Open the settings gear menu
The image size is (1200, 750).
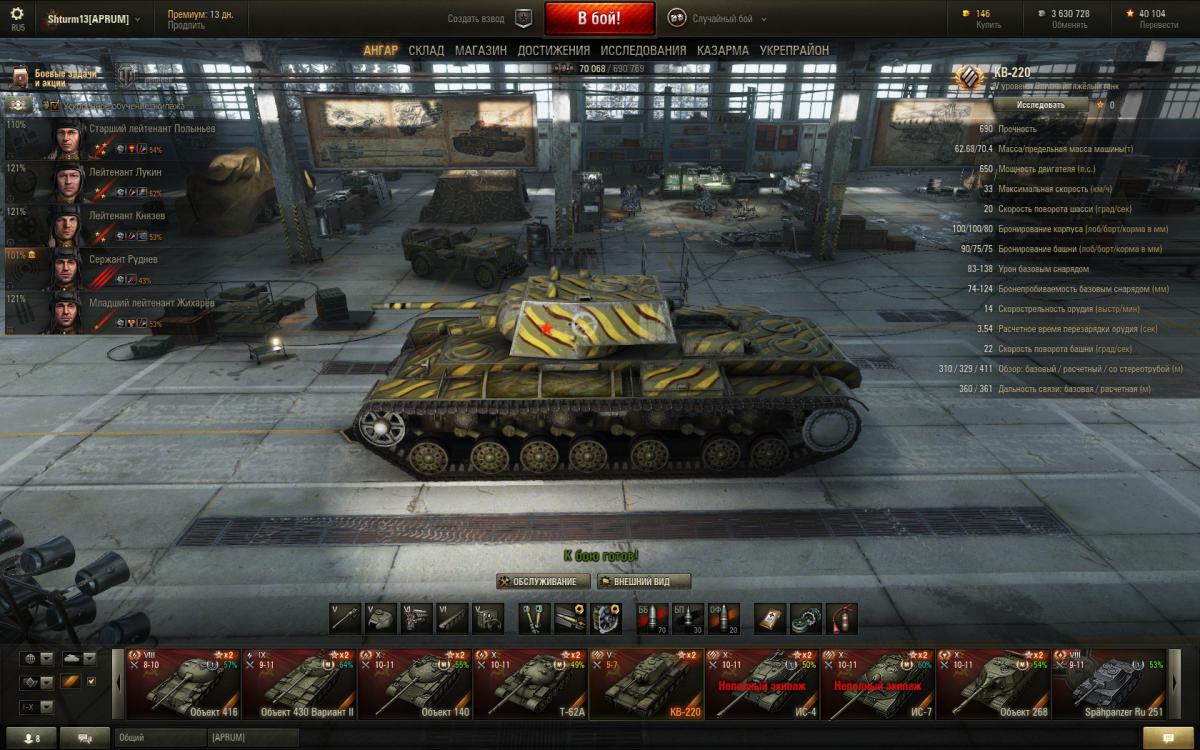click(x=17, y=15)
